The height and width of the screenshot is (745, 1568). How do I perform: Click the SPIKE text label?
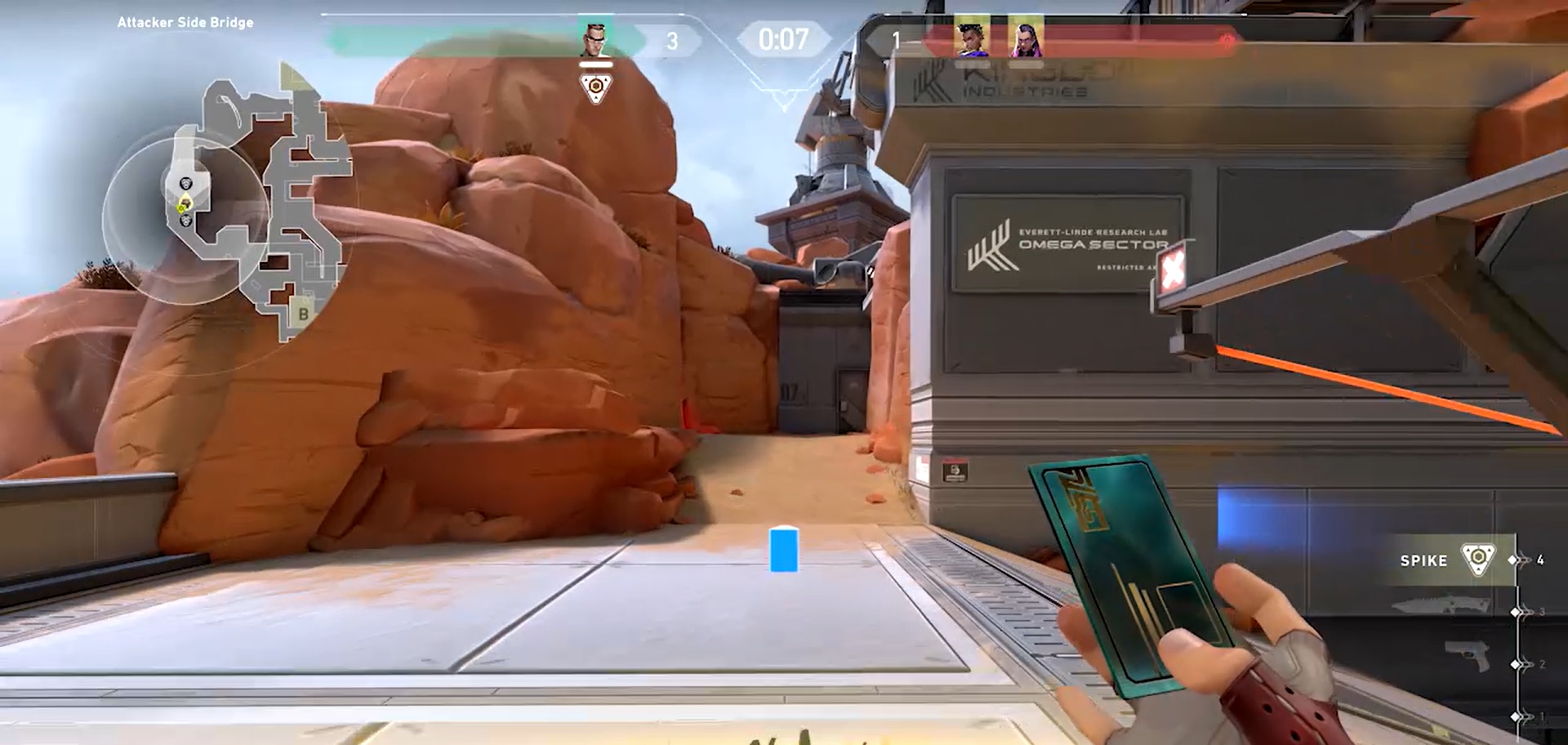1423,560
